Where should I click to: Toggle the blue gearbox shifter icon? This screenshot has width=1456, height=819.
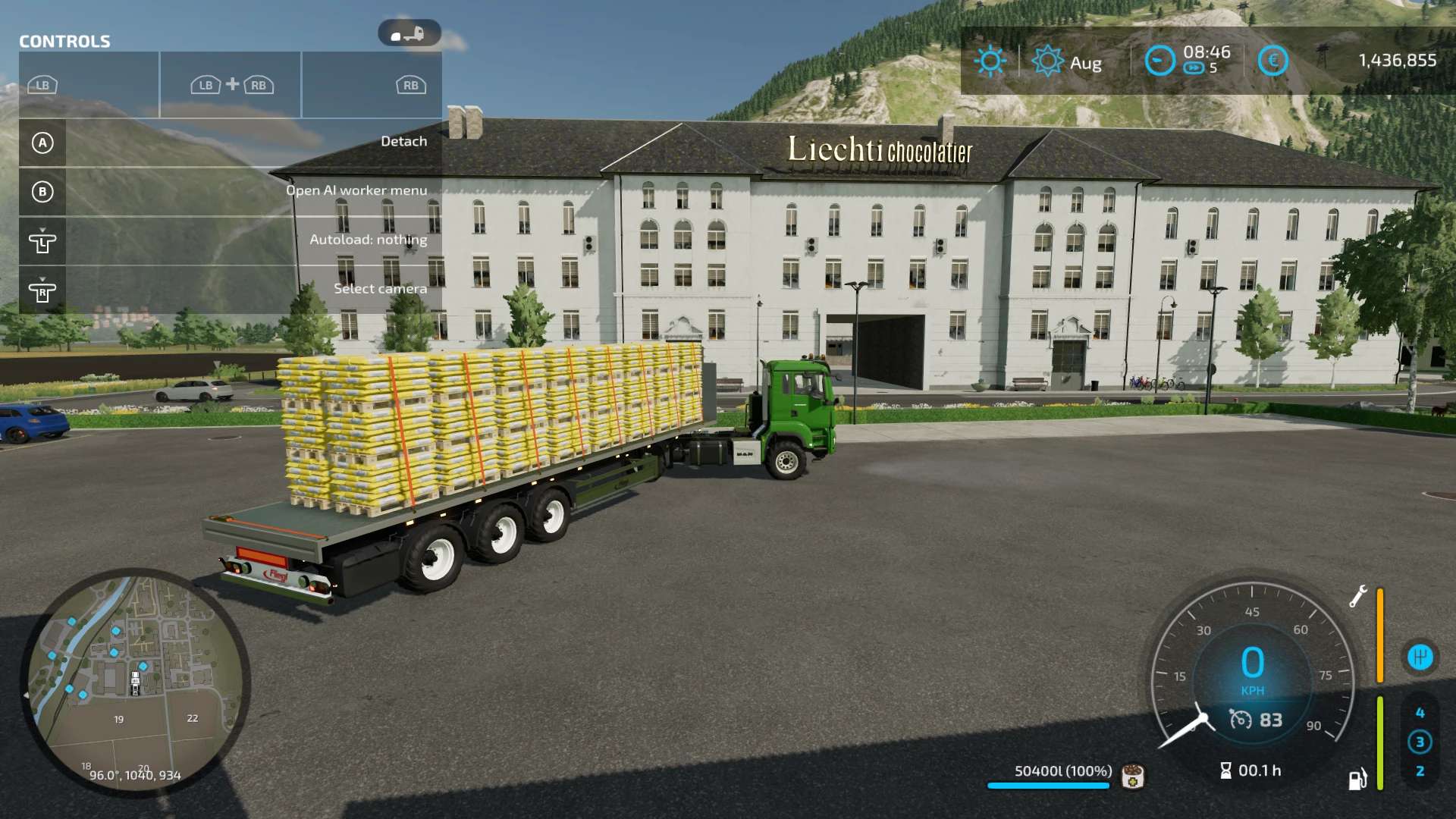point(1420,657)
